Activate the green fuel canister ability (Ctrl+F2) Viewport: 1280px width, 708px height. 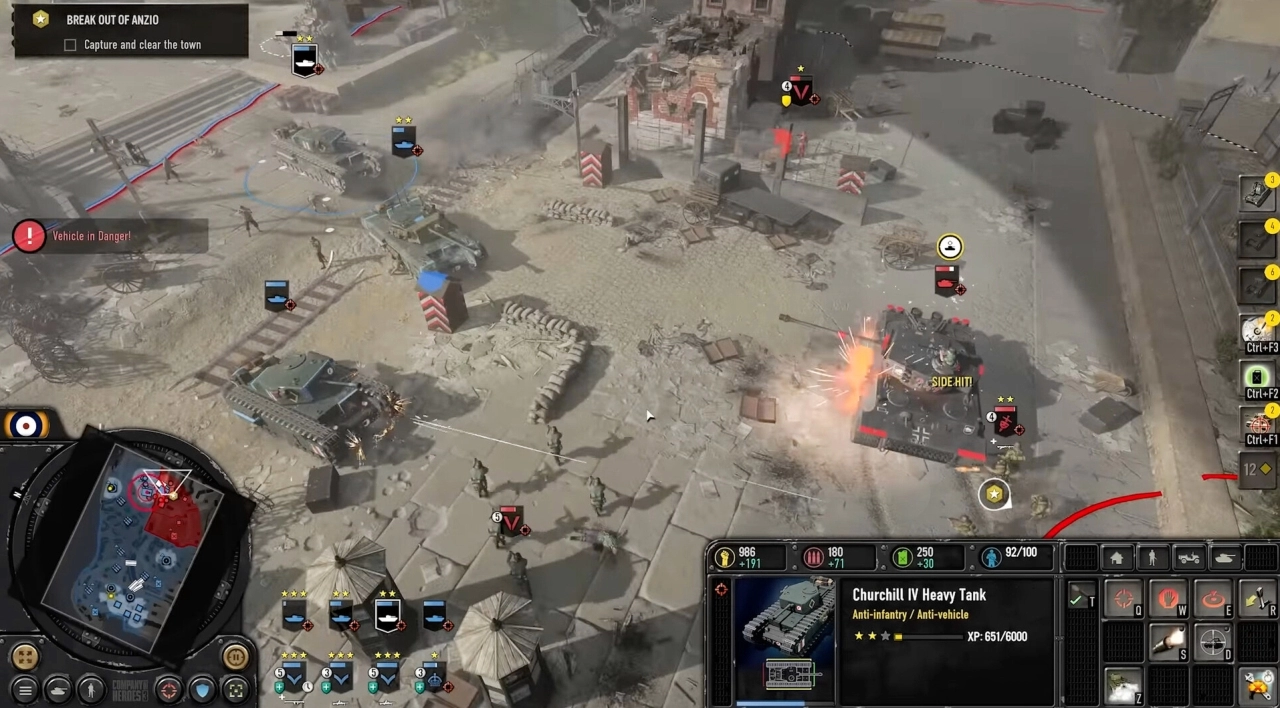1258,379
